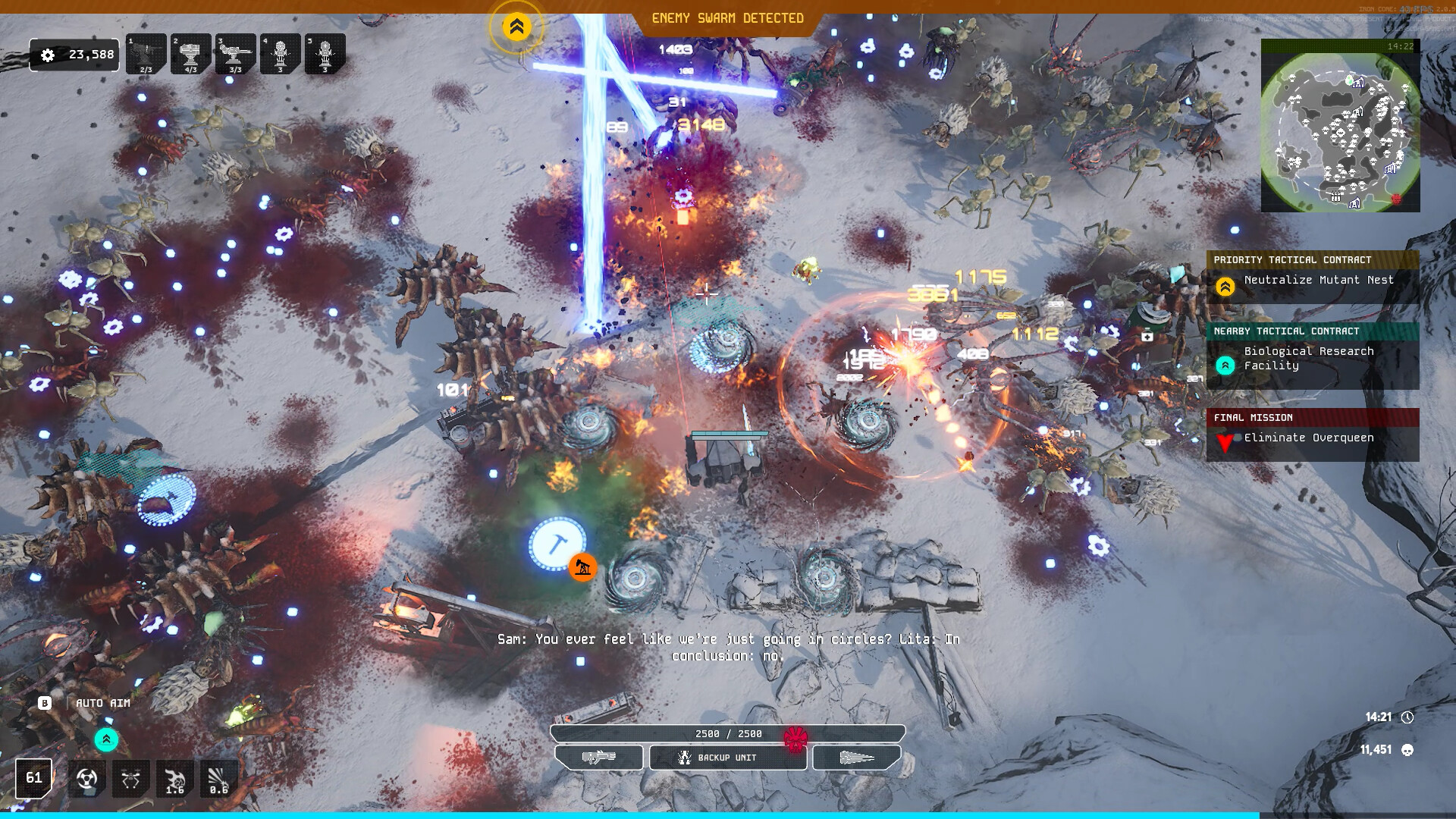Activate the radiation trefoil ability

pyautogui.click(x=86, y=779)
